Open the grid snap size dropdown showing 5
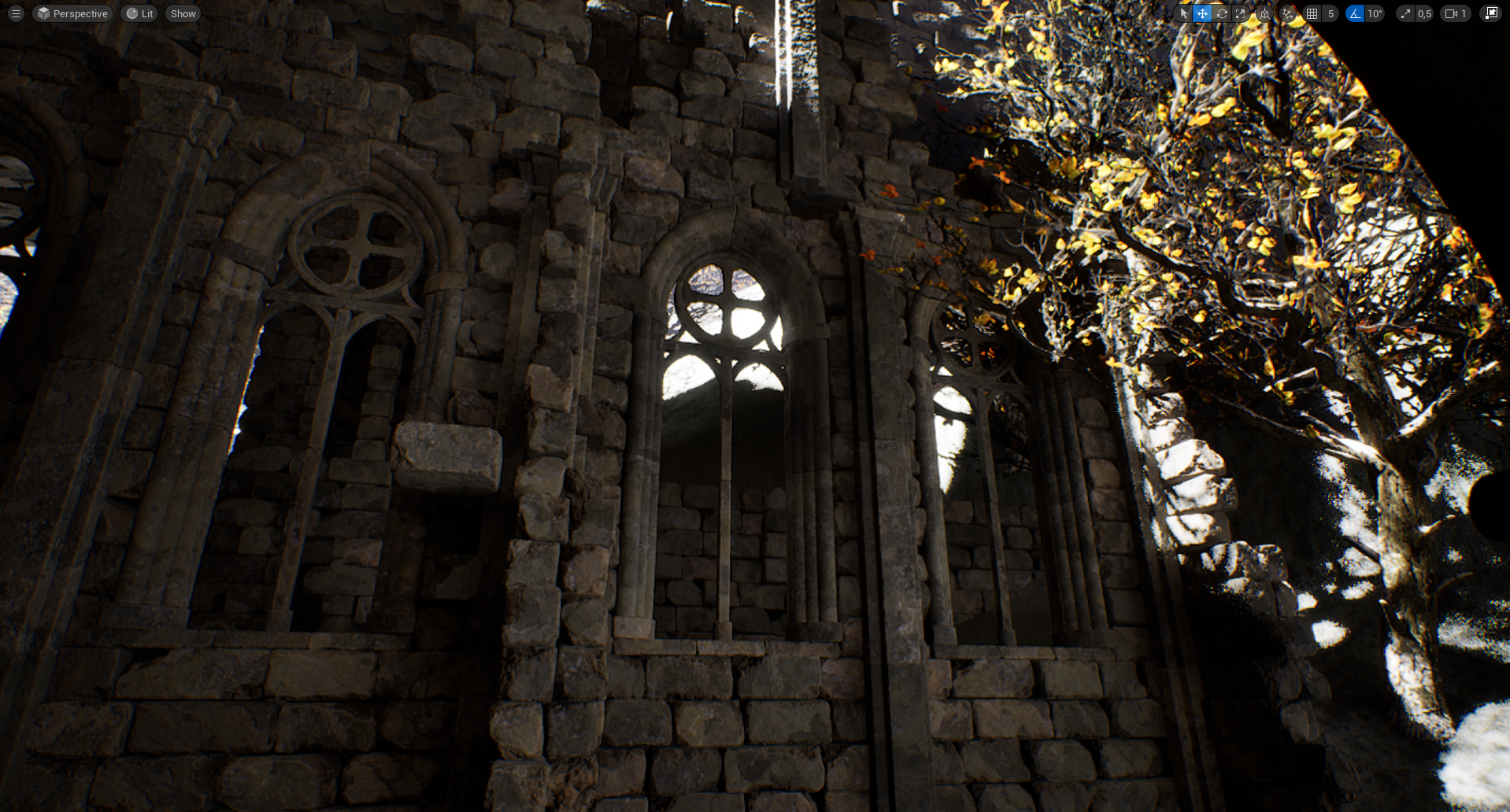The height and width of the screenshot is (812, 1510). (1331, 13)
